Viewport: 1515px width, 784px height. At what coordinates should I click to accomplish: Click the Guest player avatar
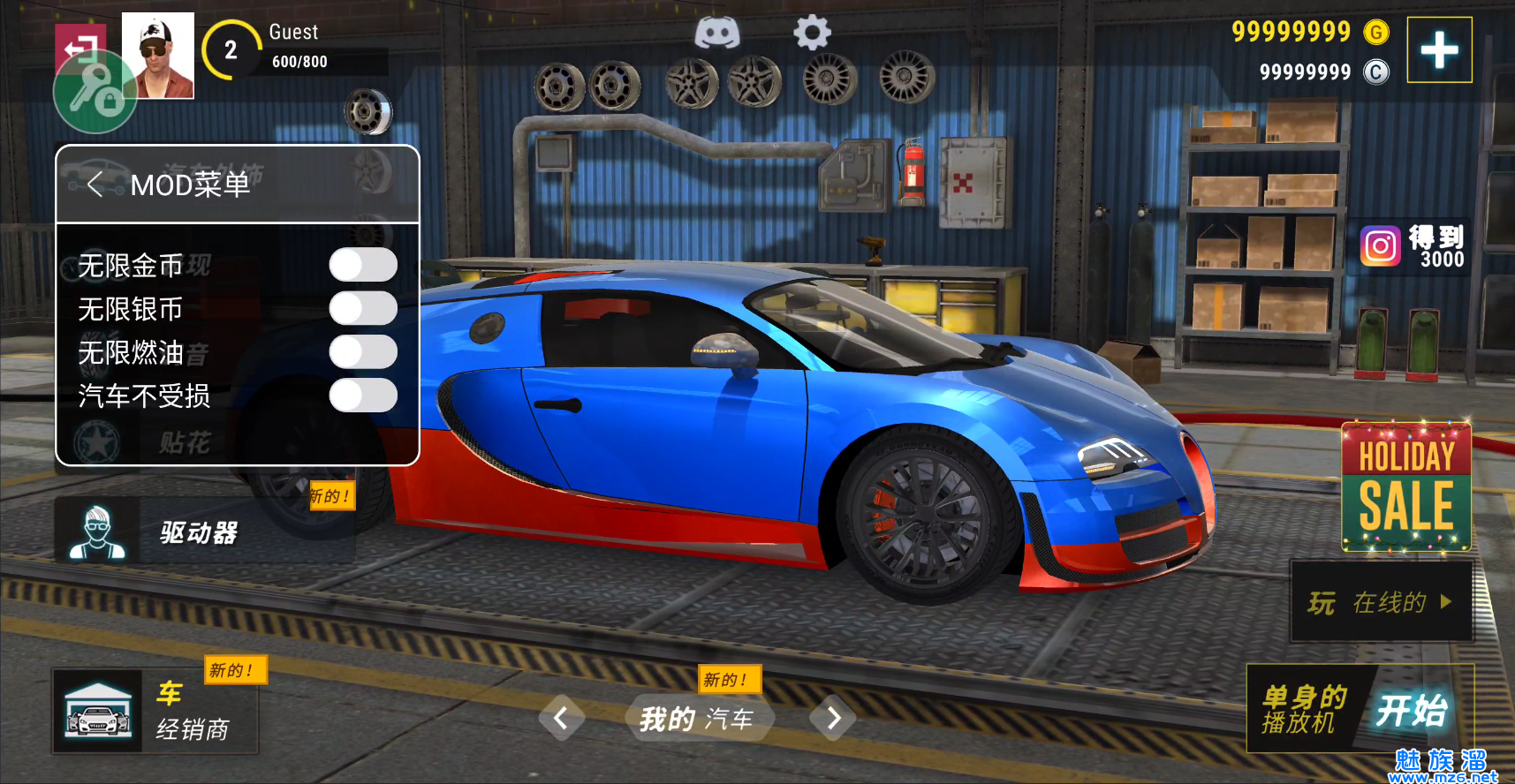pos(157,56)
